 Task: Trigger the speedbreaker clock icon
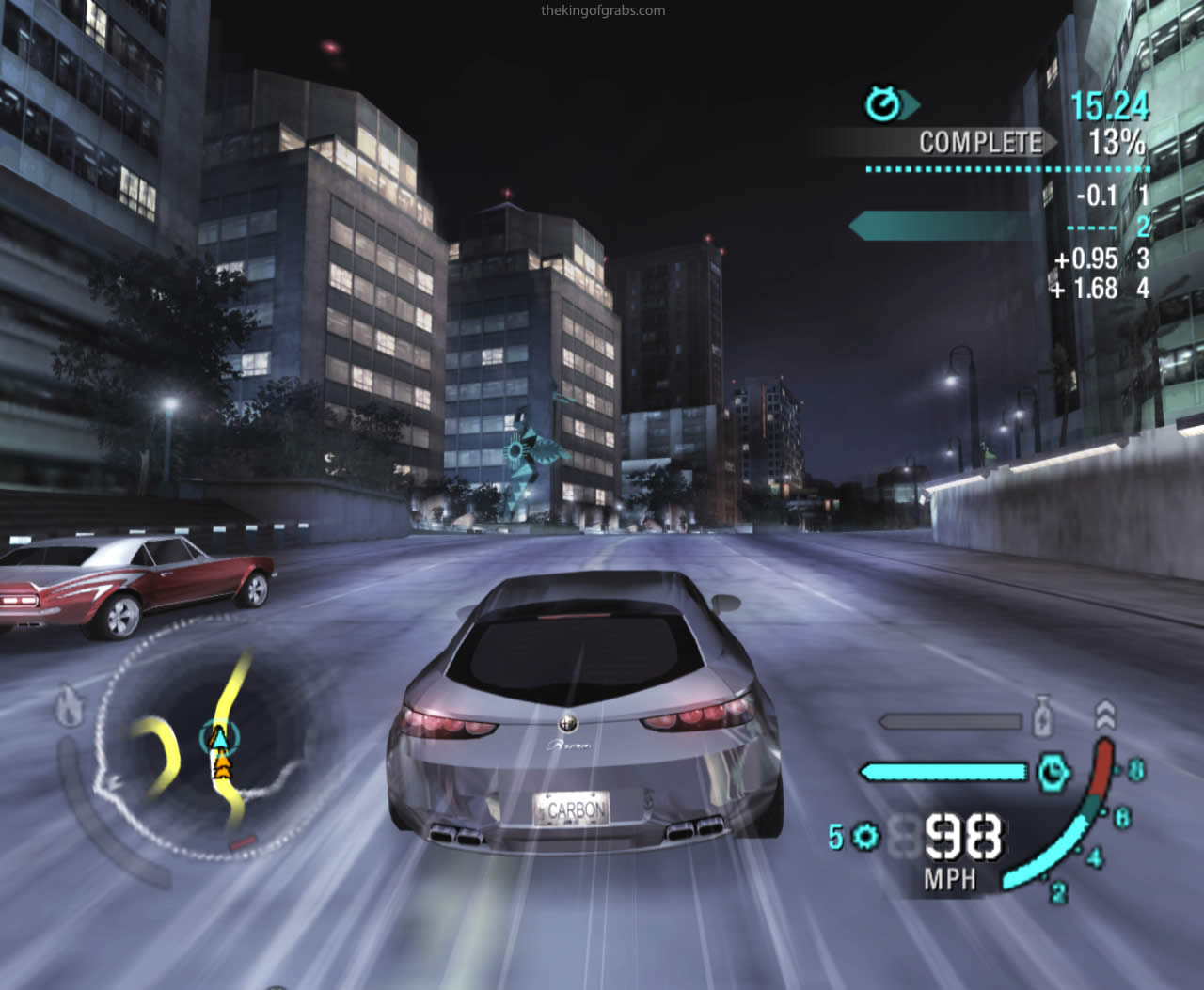1053,772
